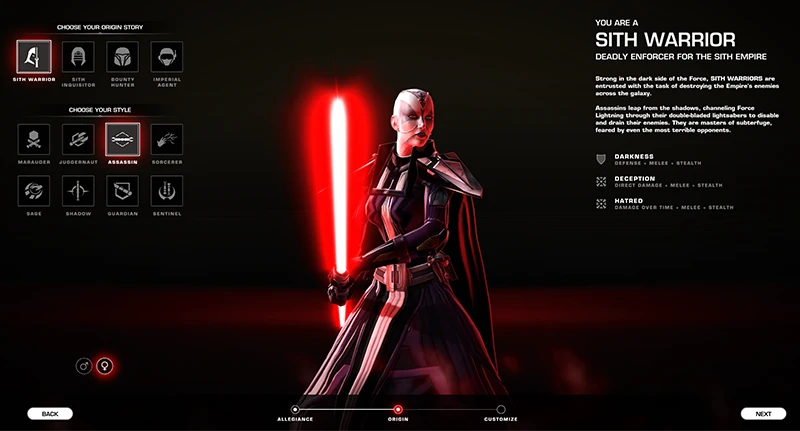Go back to the previous screen

(50, 413)
